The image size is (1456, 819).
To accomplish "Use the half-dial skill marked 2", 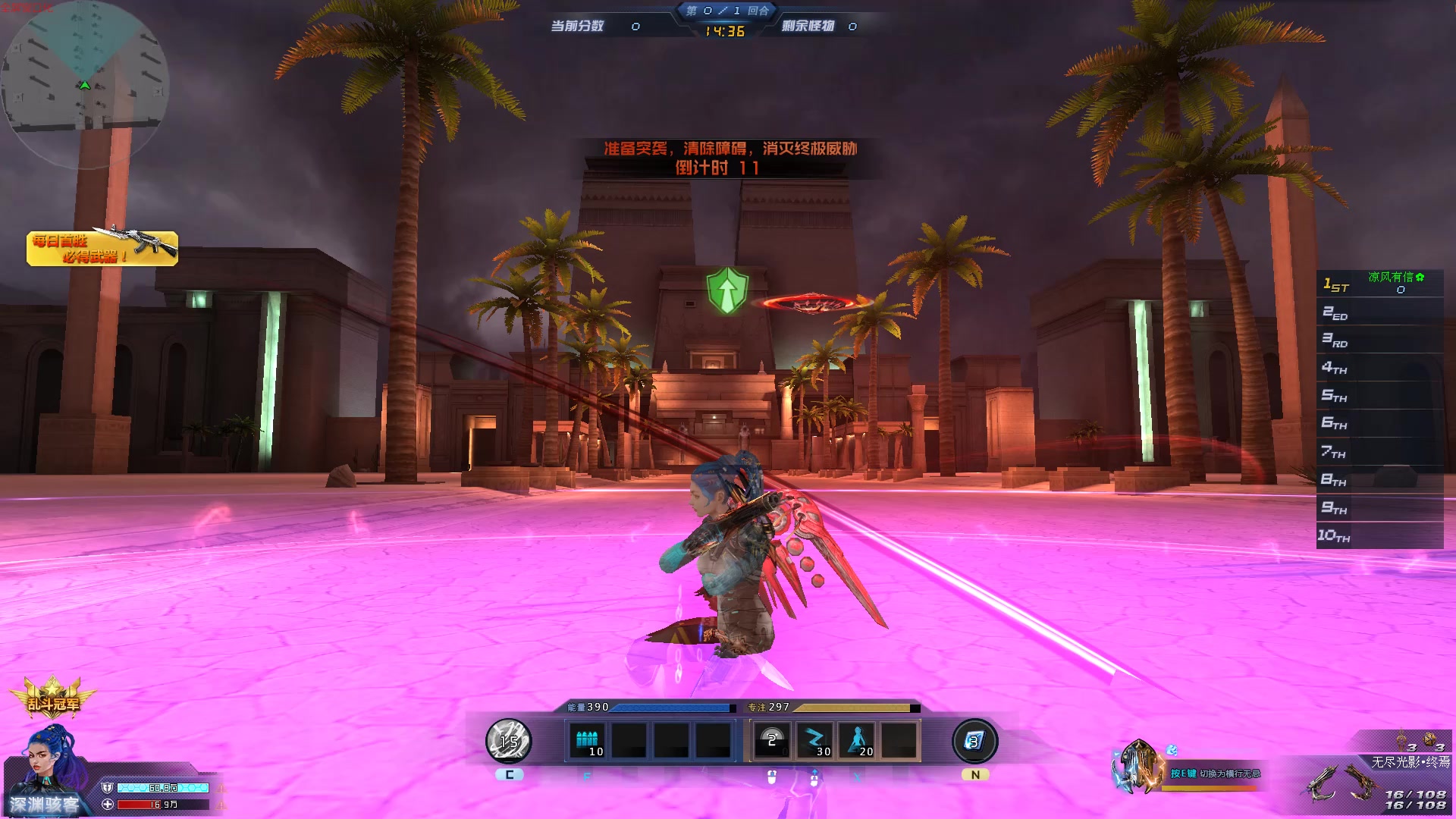I will click(x=772, y=741).
